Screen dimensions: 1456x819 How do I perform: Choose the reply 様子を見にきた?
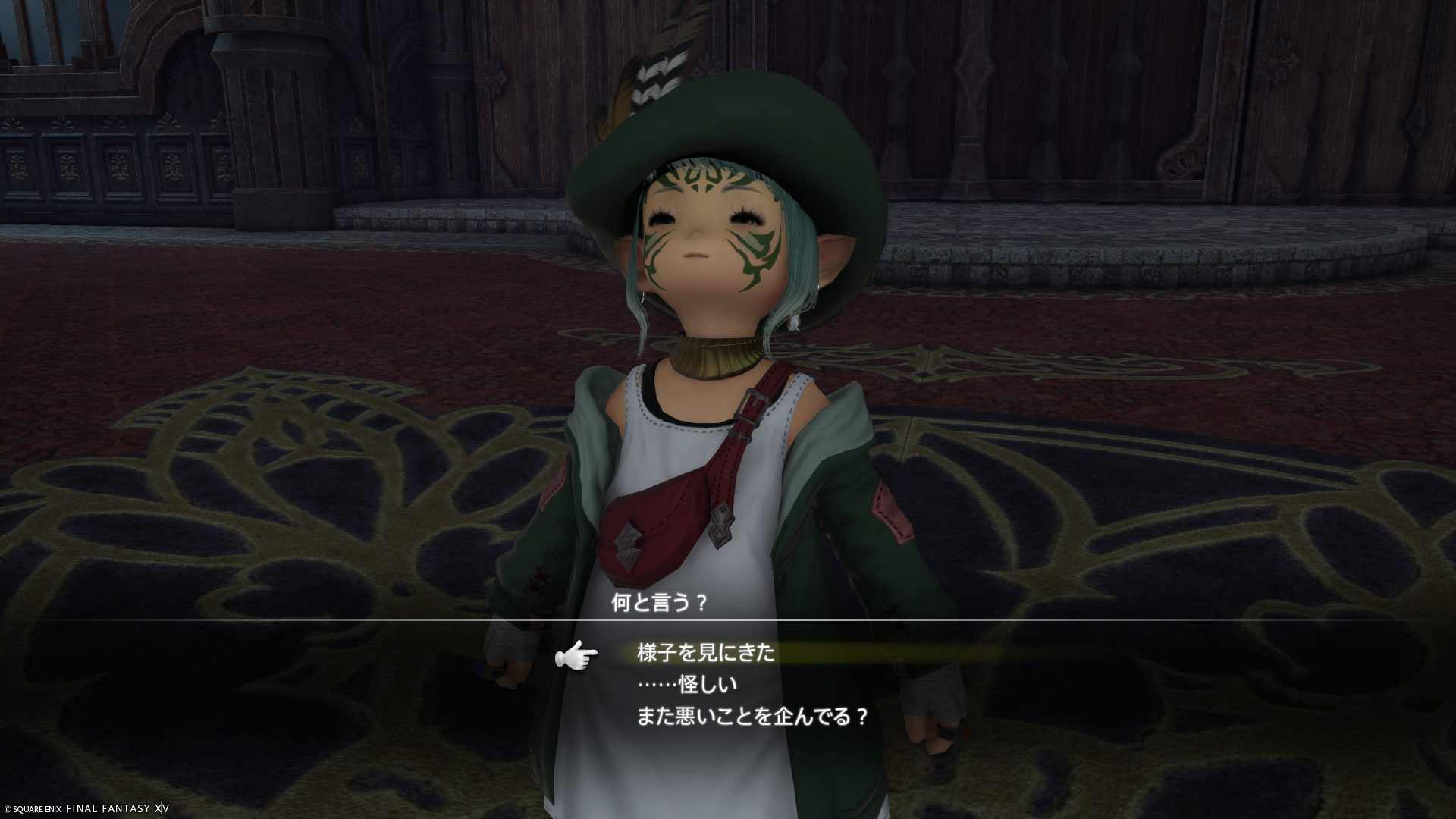point(706,653)
